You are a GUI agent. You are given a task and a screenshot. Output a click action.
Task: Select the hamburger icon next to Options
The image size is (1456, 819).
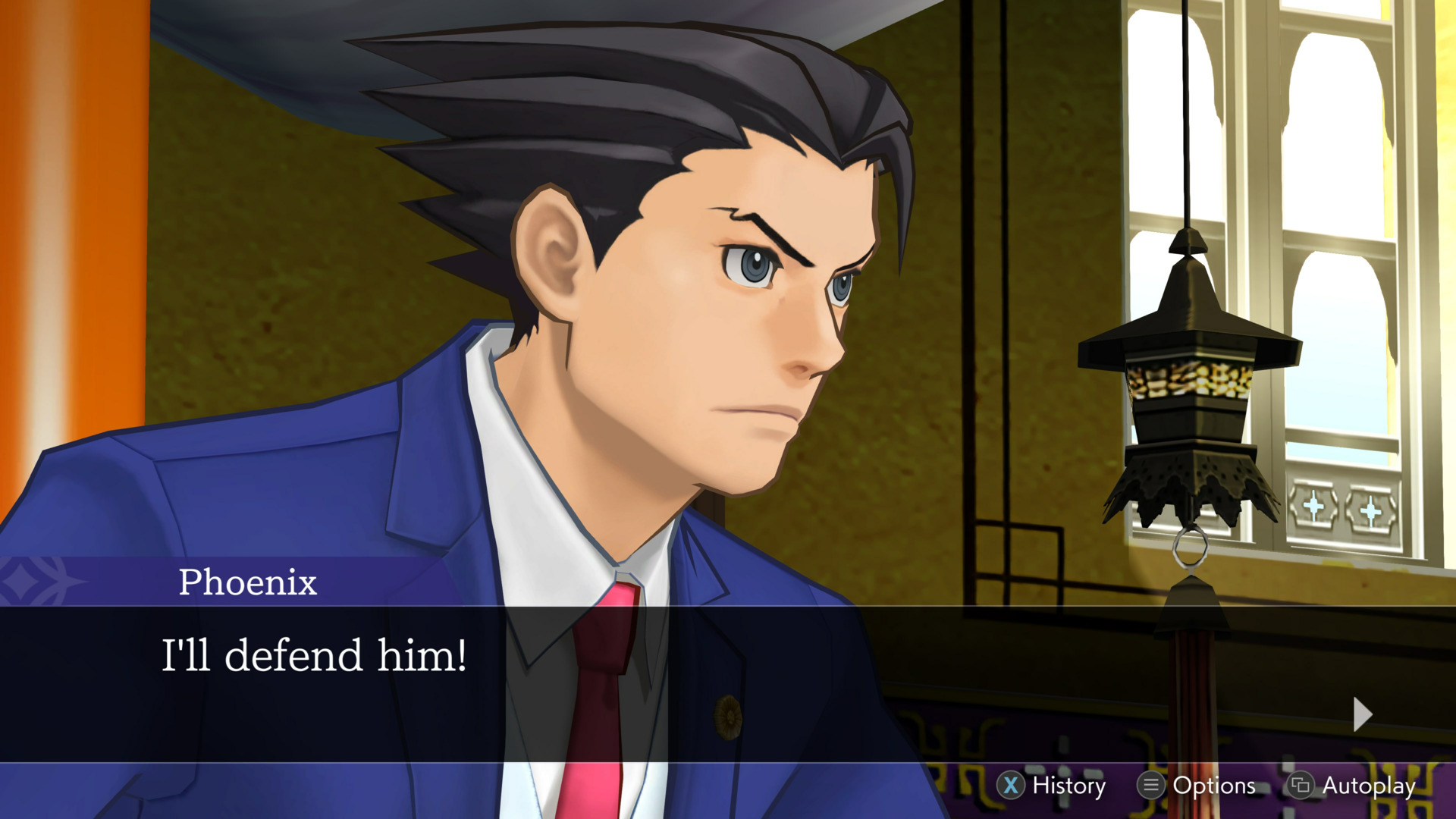tap(1150, 786)
